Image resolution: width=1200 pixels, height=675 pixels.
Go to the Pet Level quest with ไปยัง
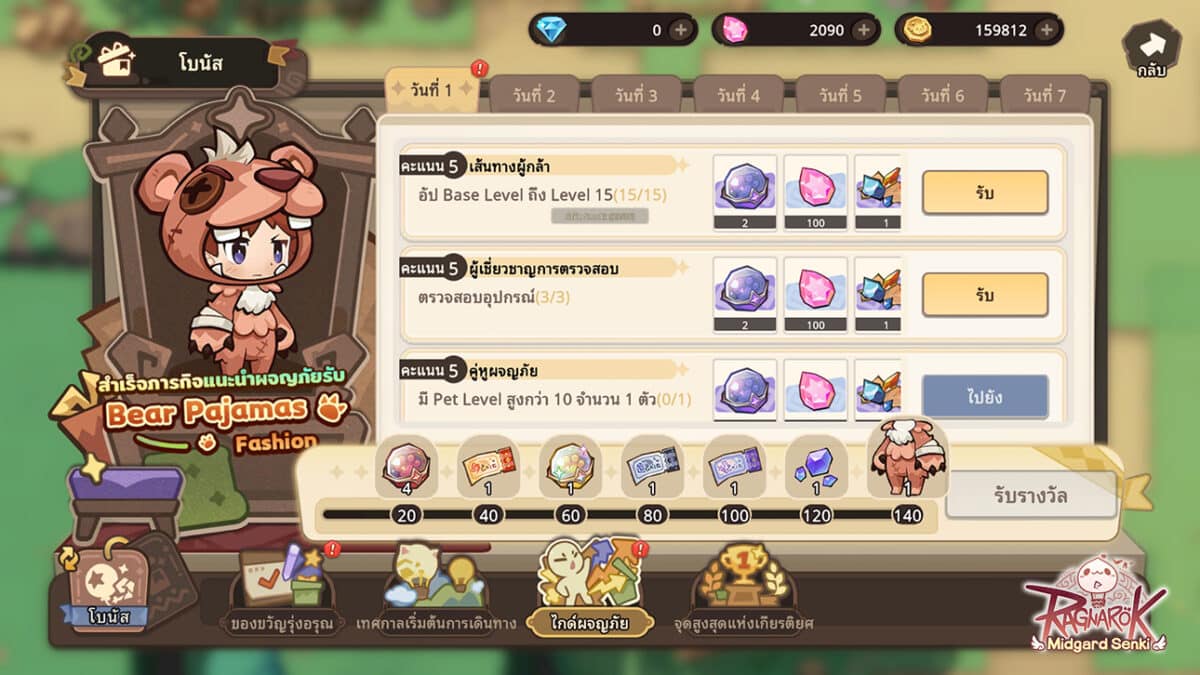point(984,397)
